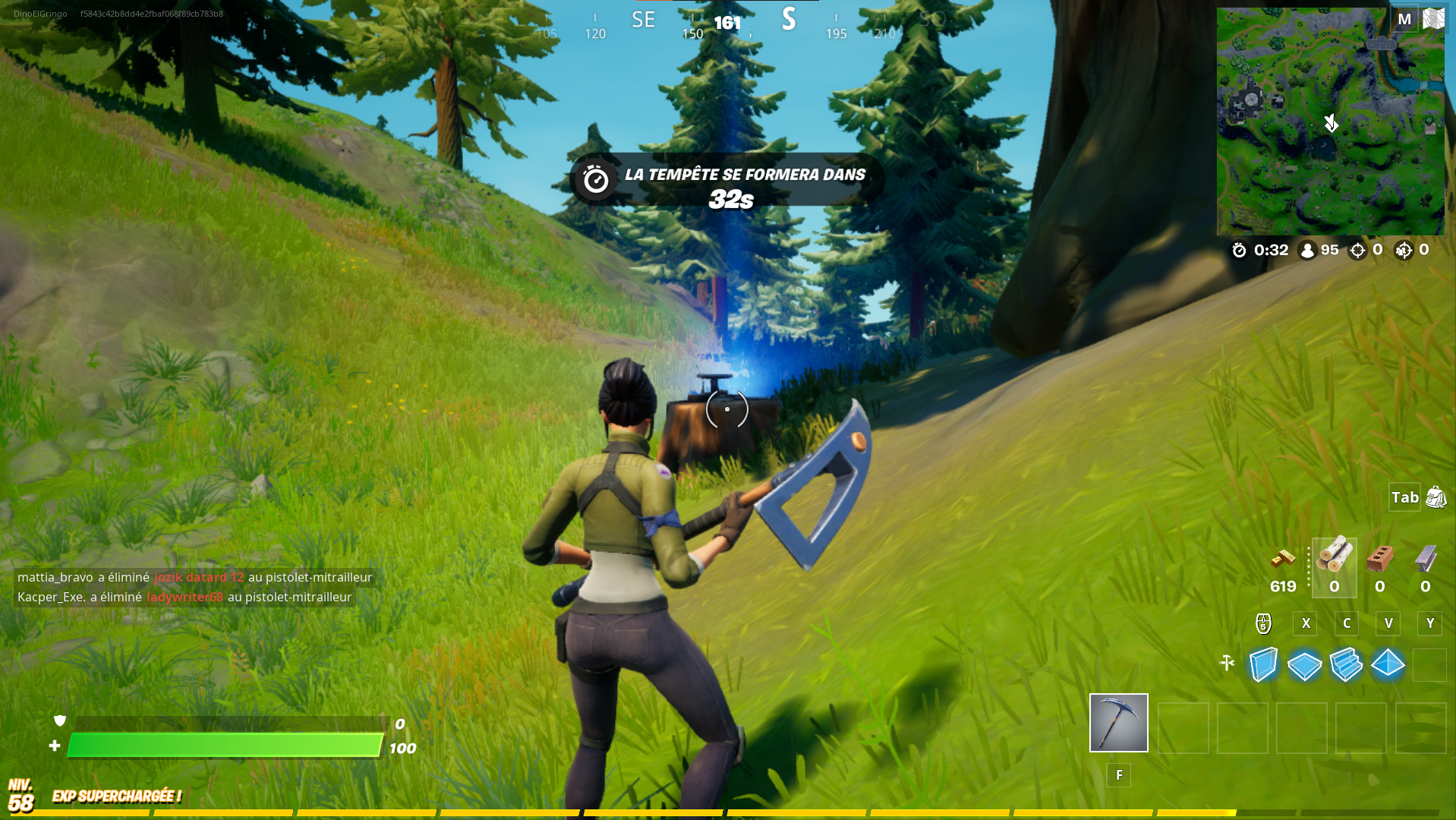Open the squad roster icon above minimap
Image resolution: width=1456 pixels, height=820 pixels.
[1434, 17]
